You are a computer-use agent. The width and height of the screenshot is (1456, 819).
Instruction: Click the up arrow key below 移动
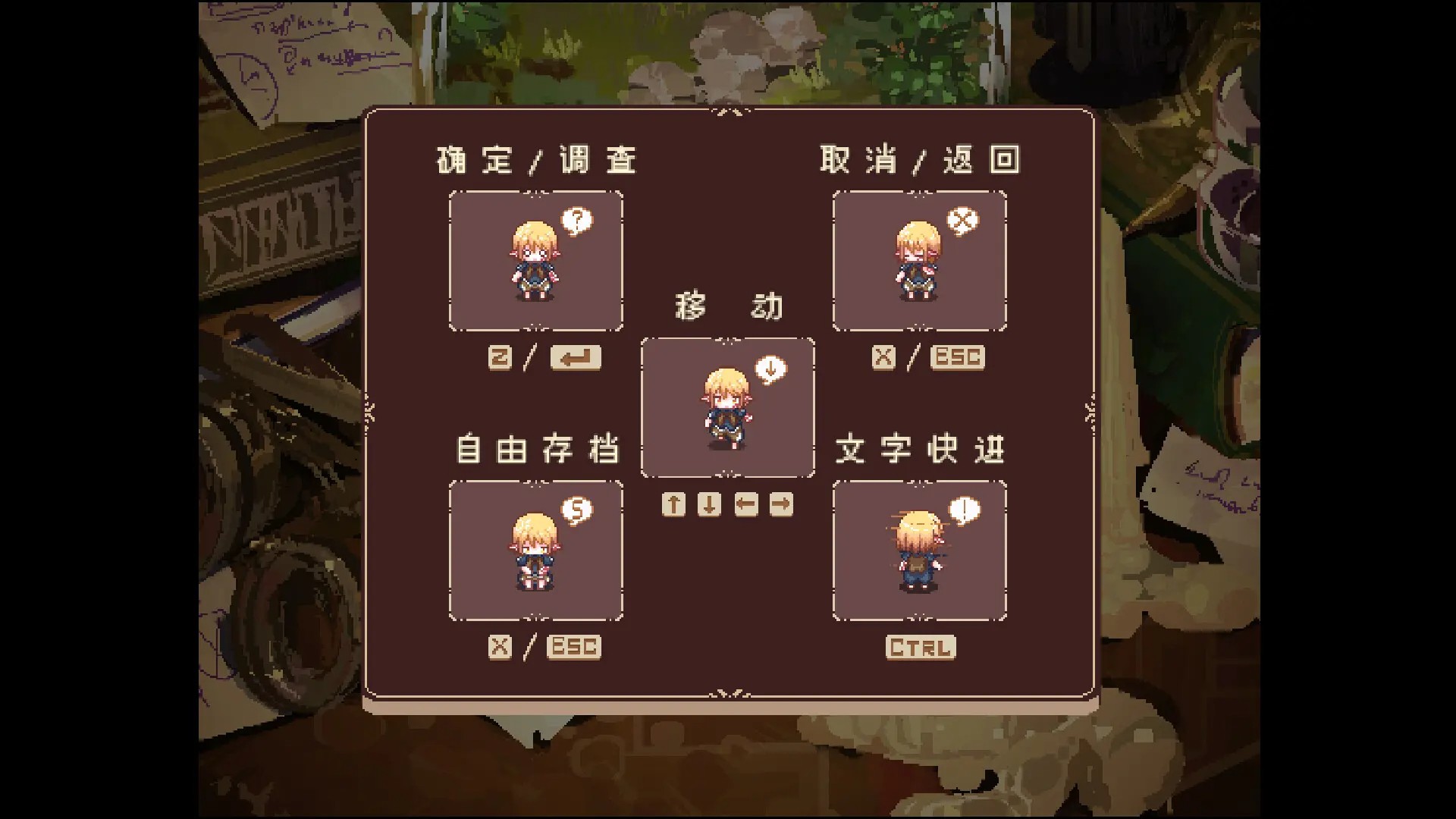click(x=674, y=504)
